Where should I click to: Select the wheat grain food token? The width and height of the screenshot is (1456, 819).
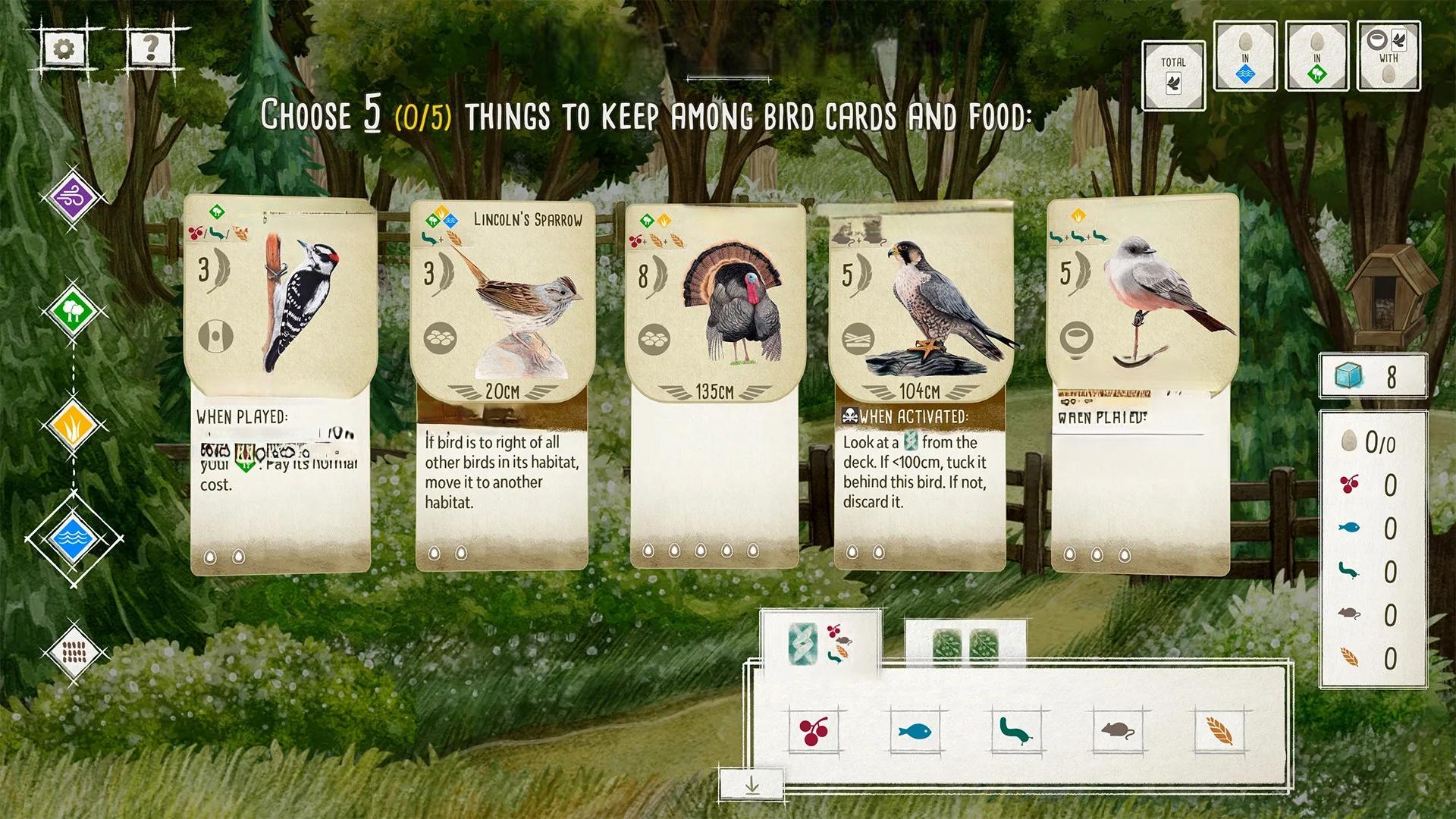click(1219, 732)
